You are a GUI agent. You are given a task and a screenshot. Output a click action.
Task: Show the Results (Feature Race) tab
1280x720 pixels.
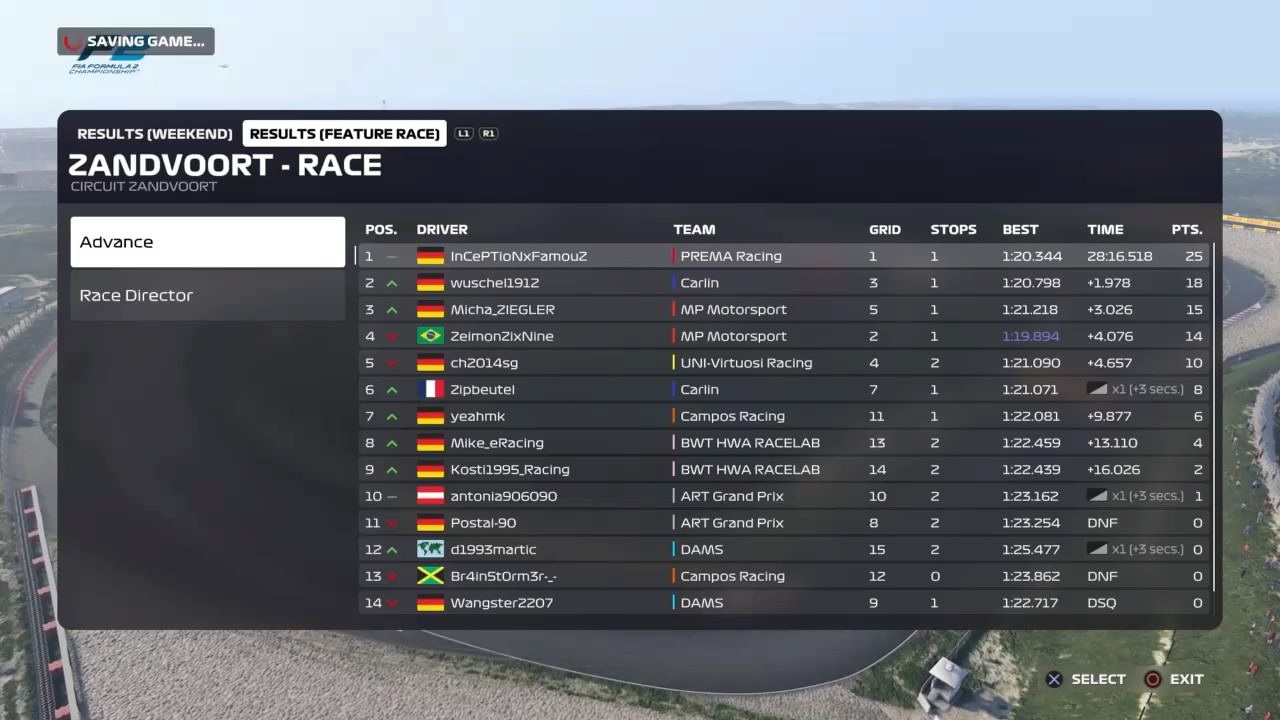pos(344,134)
